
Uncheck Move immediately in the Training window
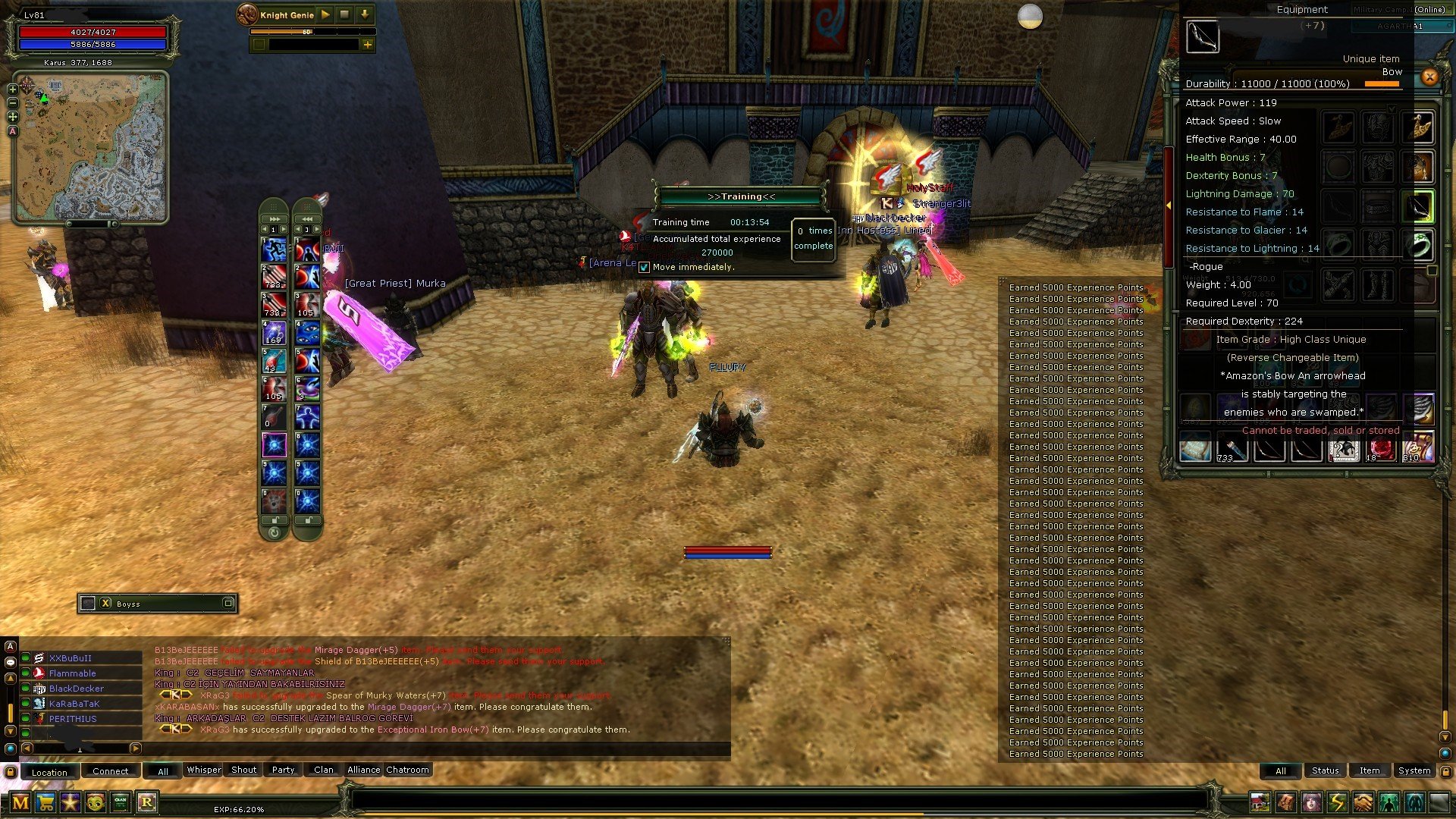pyautogui.click(x=644, y=267)
